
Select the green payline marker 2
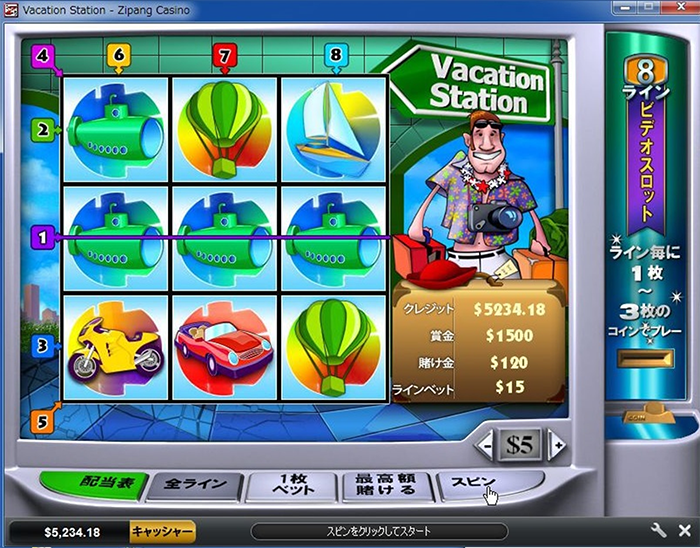[44, 129]
